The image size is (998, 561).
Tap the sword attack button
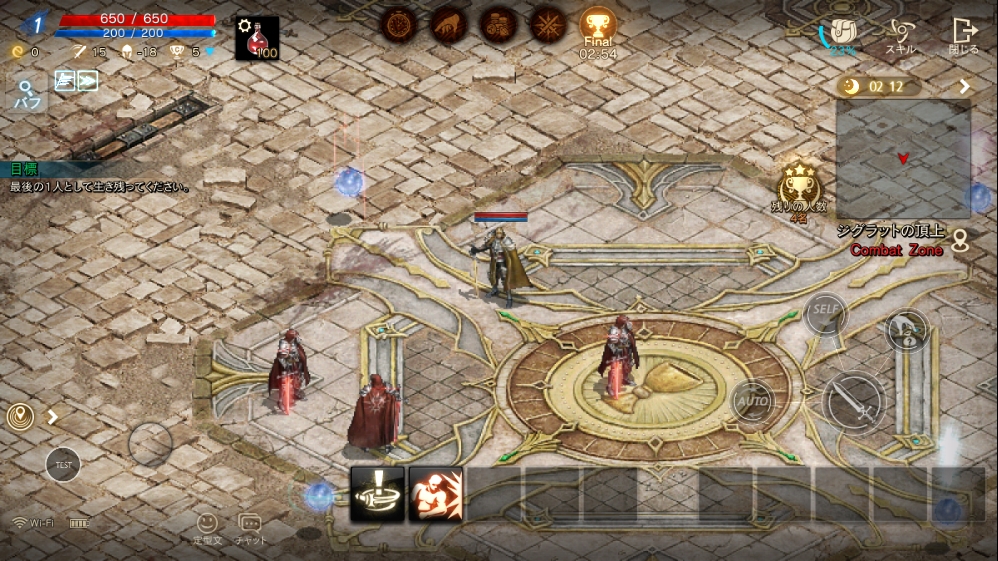[854, 402]
